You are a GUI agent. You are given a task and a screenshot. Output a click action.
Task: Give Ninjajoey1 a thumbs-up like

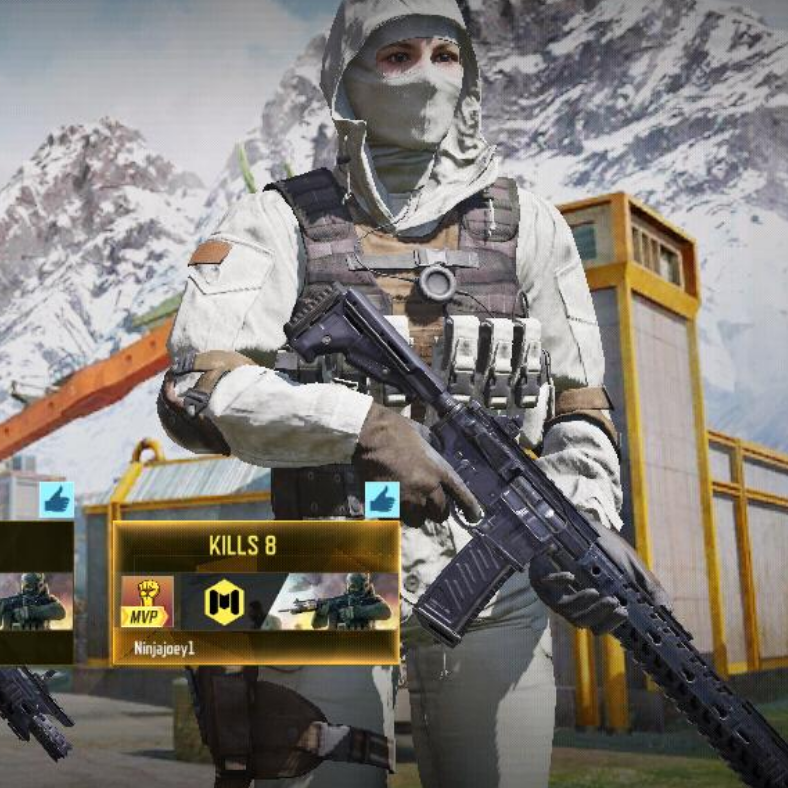click(381, 499)
